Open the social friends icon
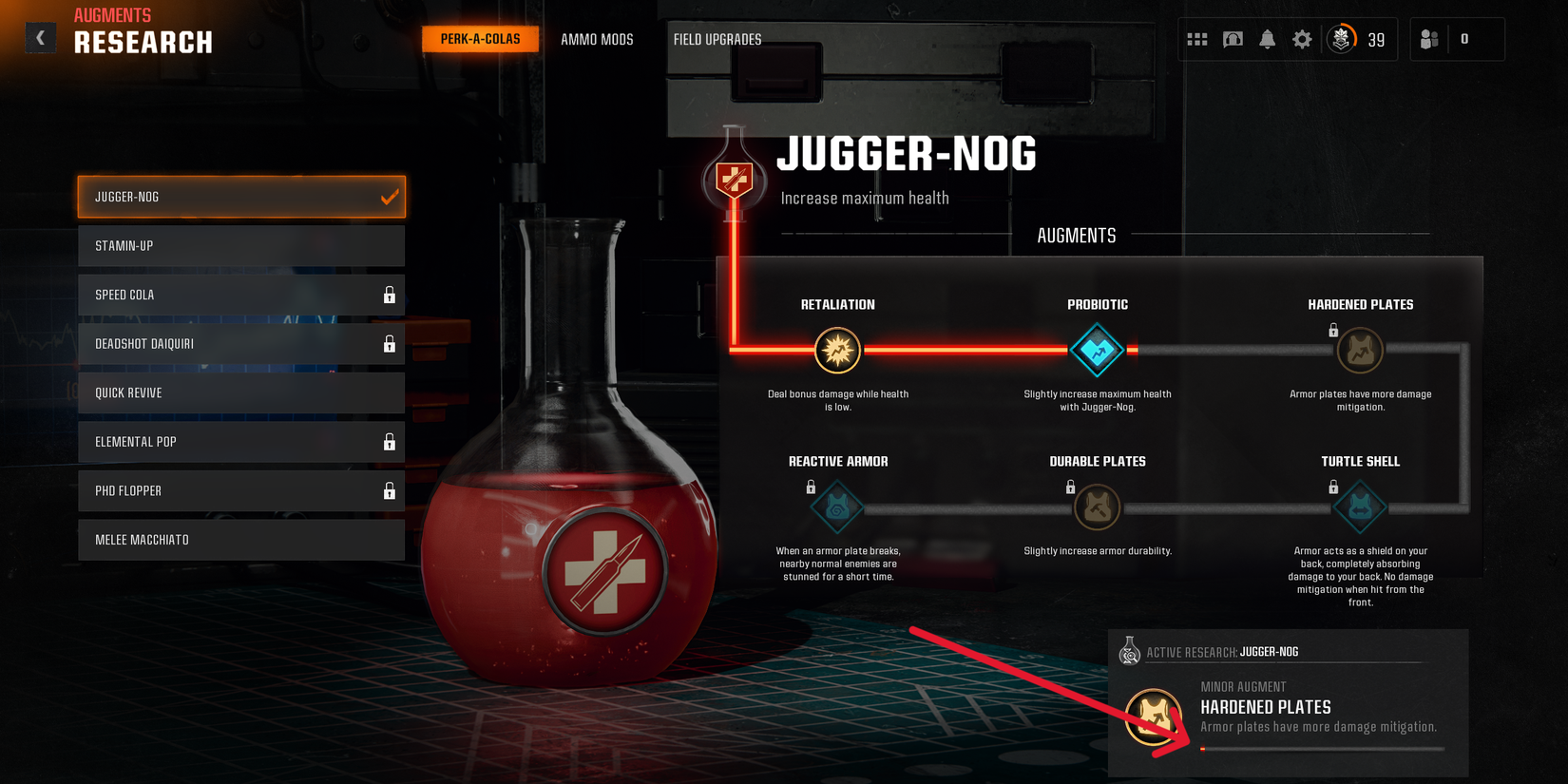The width and height of the screenshot is (1568, 784). click(1428, 39)
